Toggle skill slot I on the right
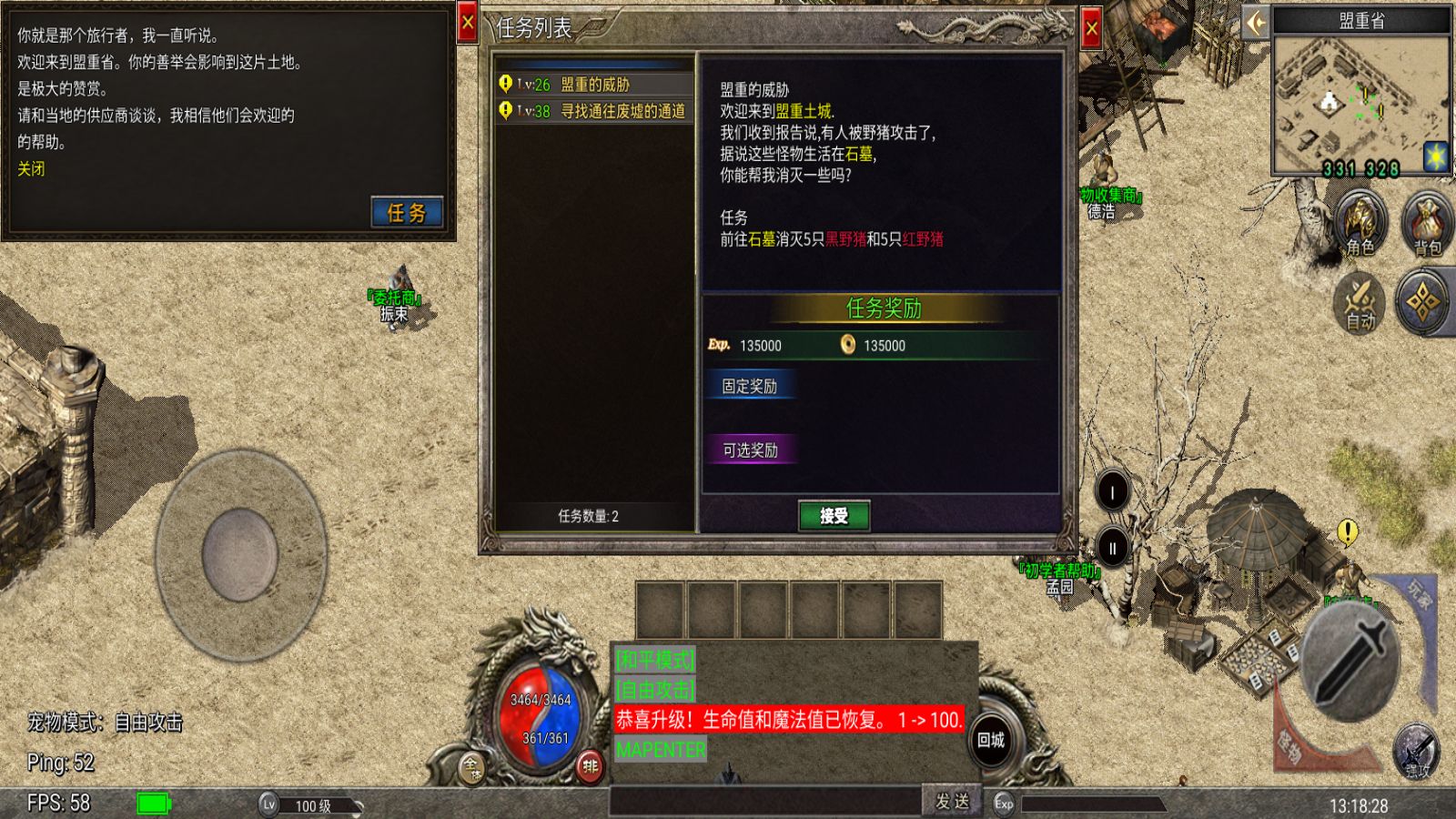The height and width of the screenshot is (819, 1456). [x=1111, y=490]
